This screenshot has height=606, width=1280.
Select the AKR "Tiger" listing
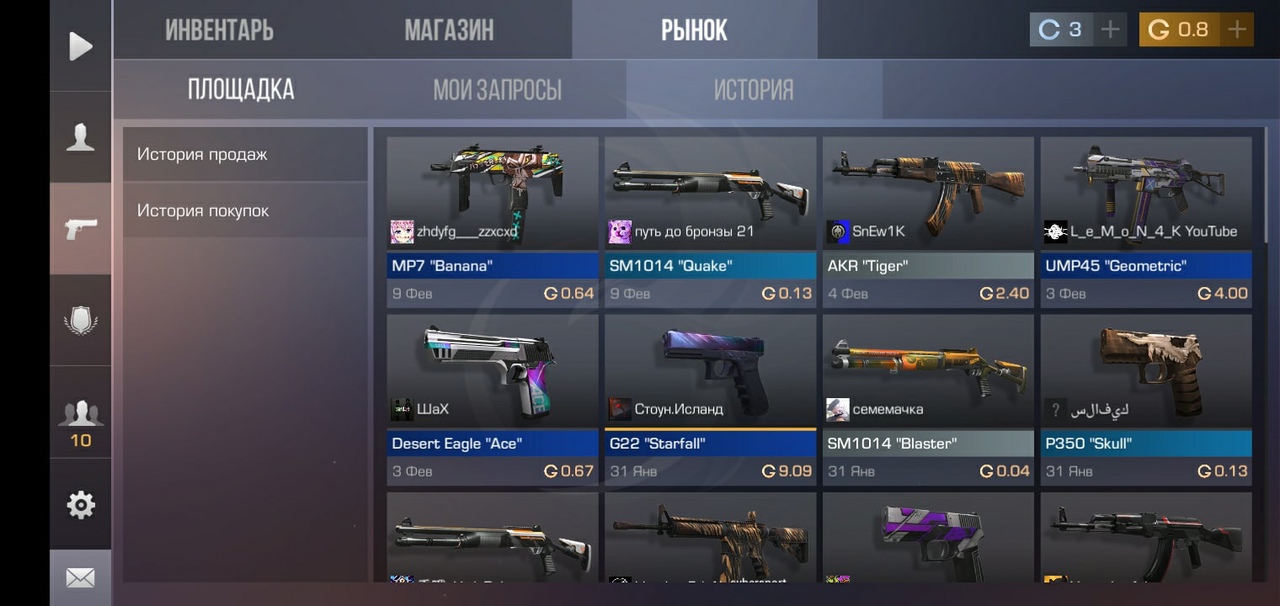pyautogui.click(x=928, y=222)
